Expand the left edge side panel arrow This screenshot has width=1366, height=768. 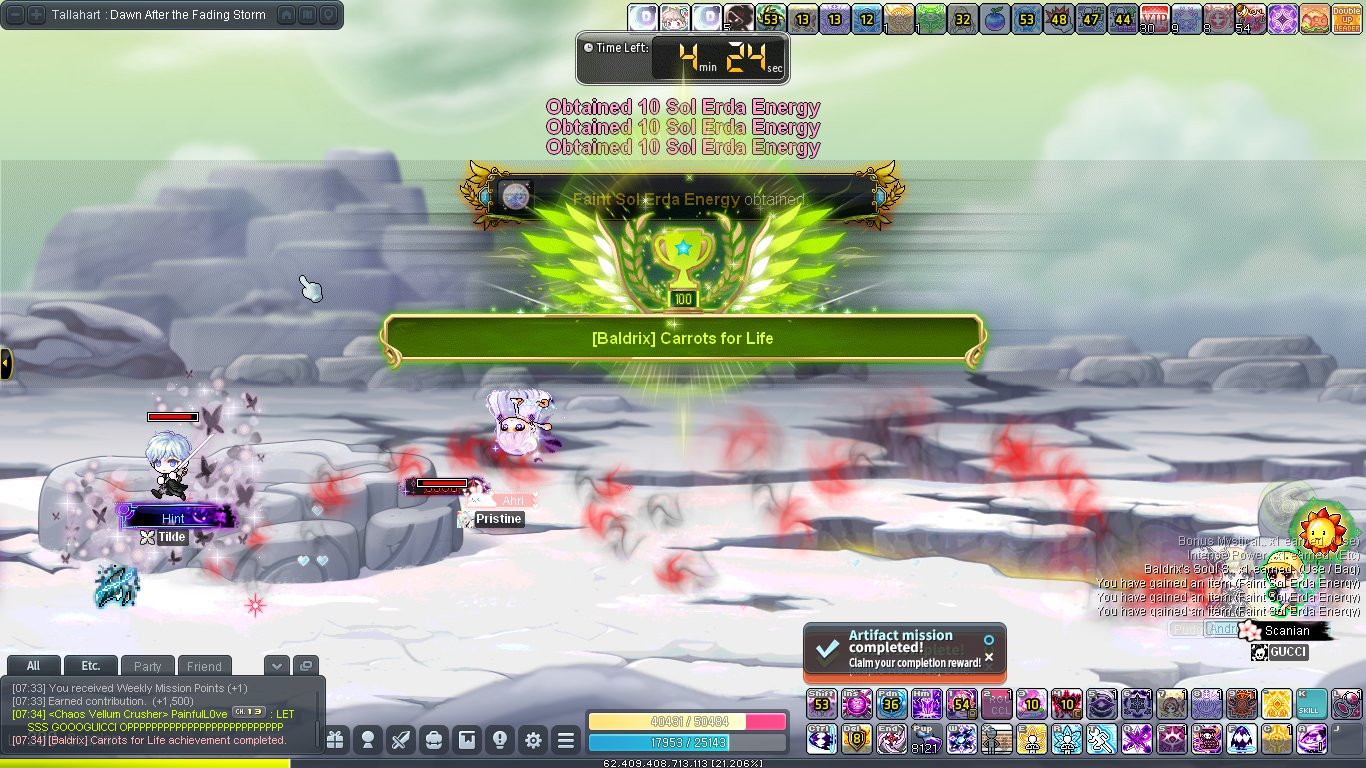5,363
